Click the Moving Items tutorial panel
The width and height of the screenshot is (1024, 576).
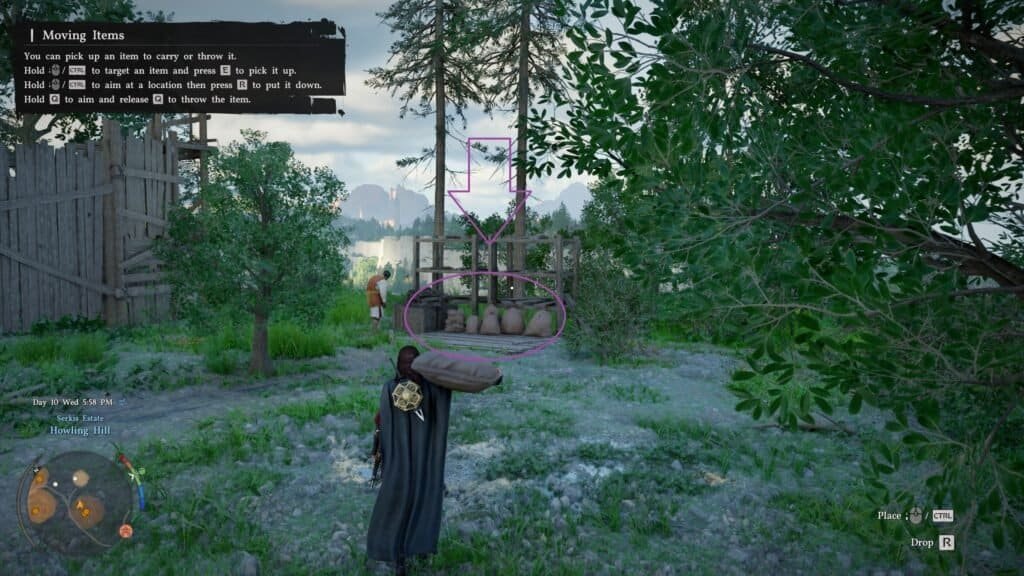(x=180, y=66)
